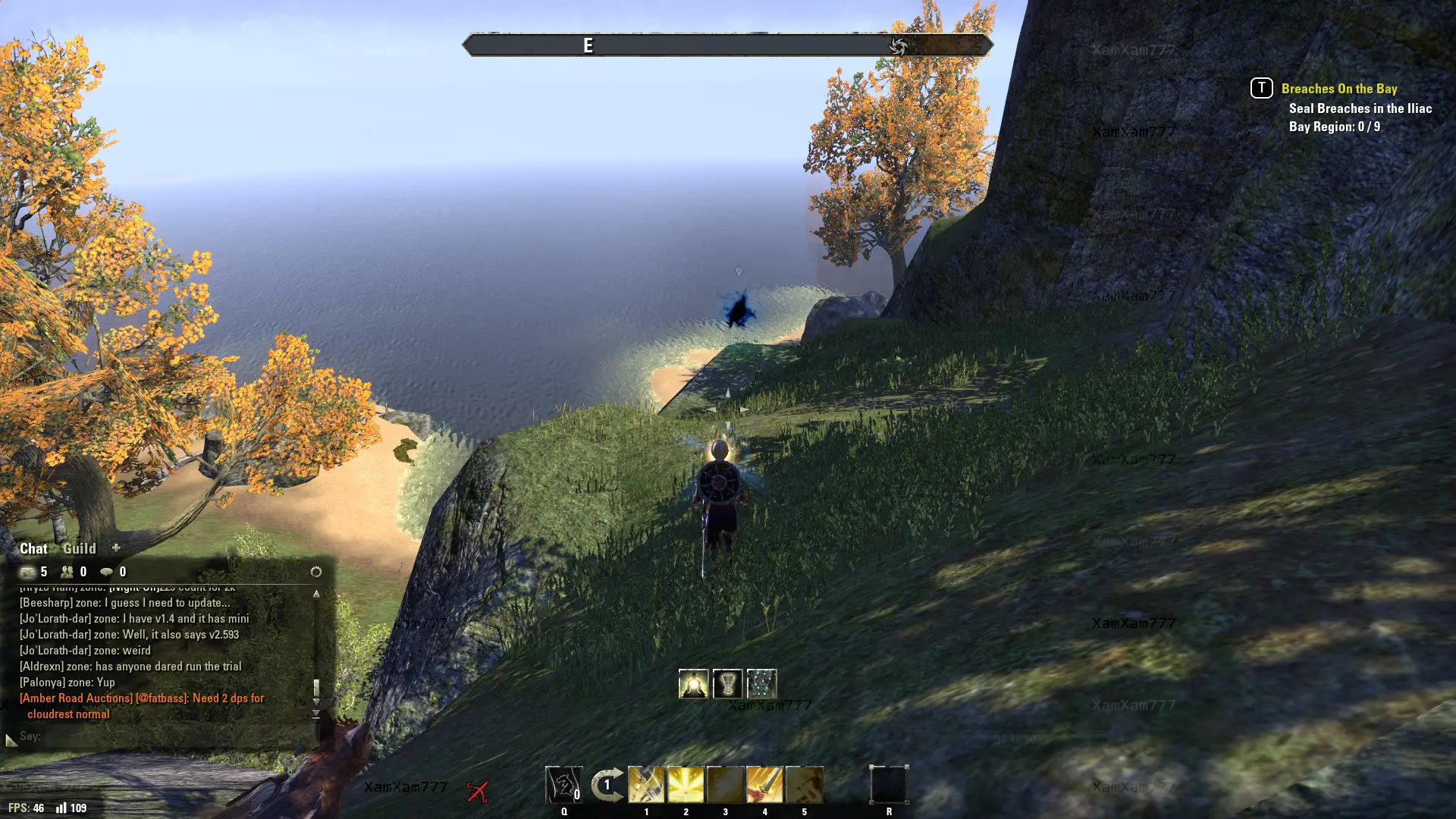Open the Breaches On the Bay quest

point(1338,89)
